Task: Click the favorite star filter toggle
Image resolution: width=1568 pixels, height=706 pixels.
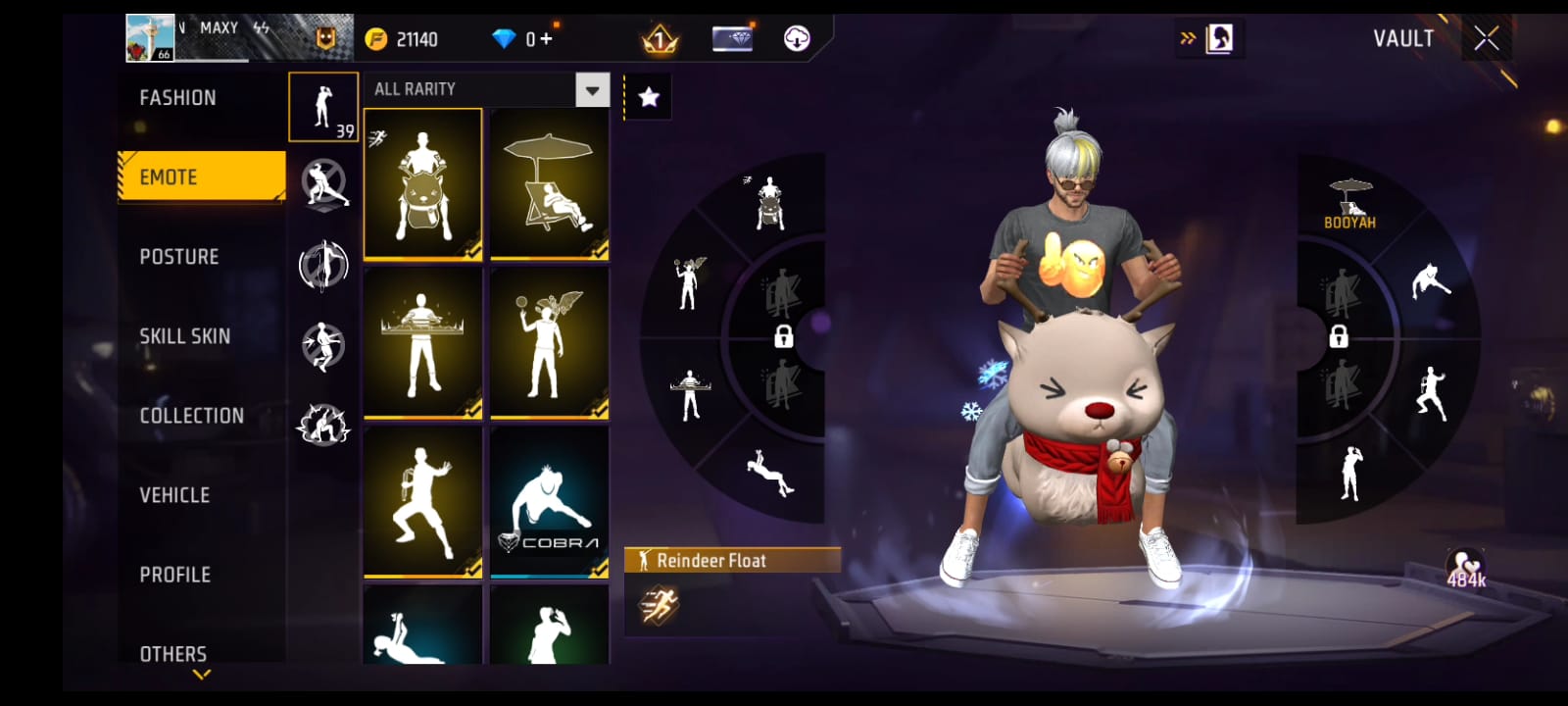Action: pos(646,95)
